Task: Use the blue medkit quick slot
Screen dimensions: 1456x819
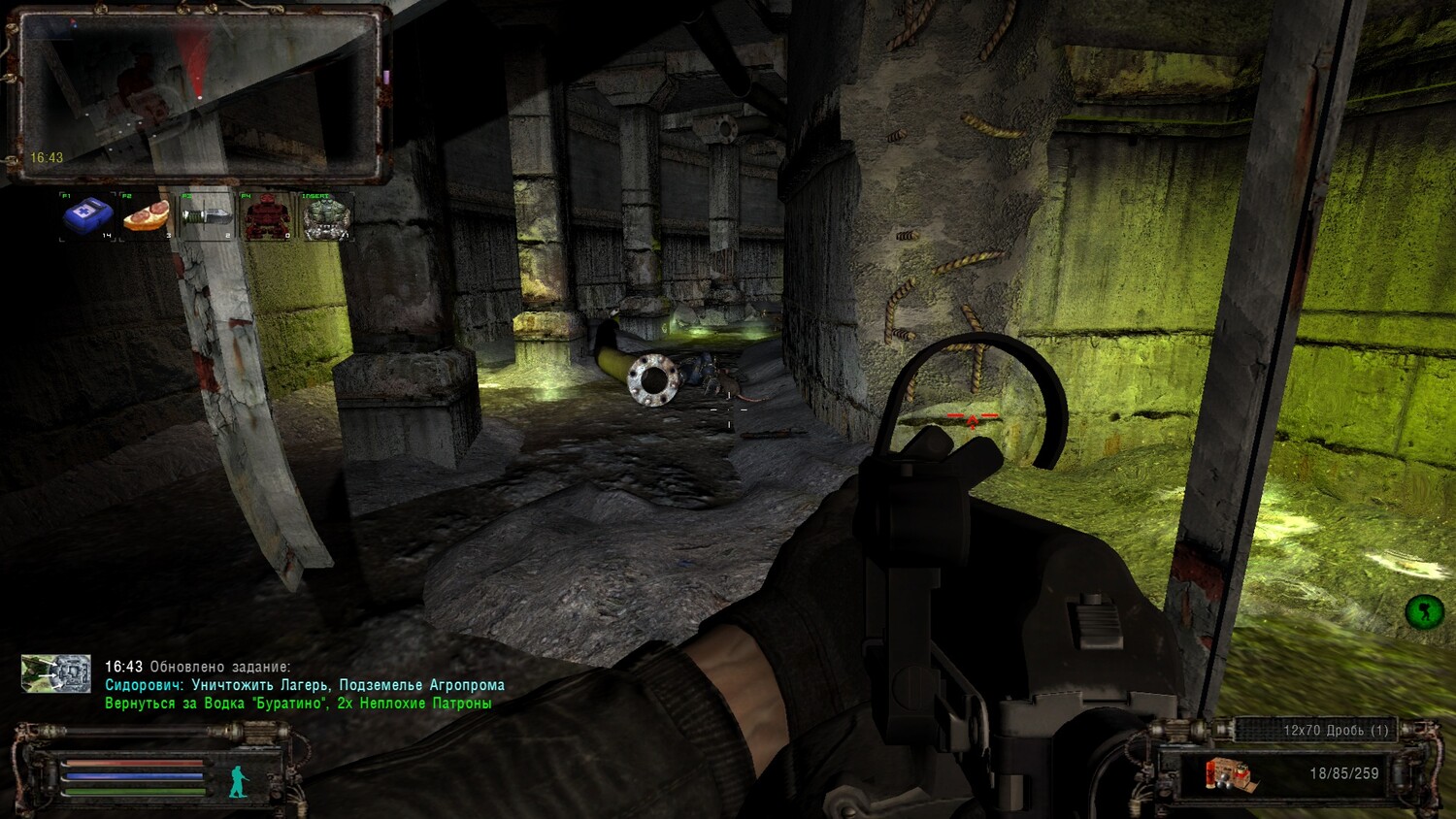Action: [87, 215]
